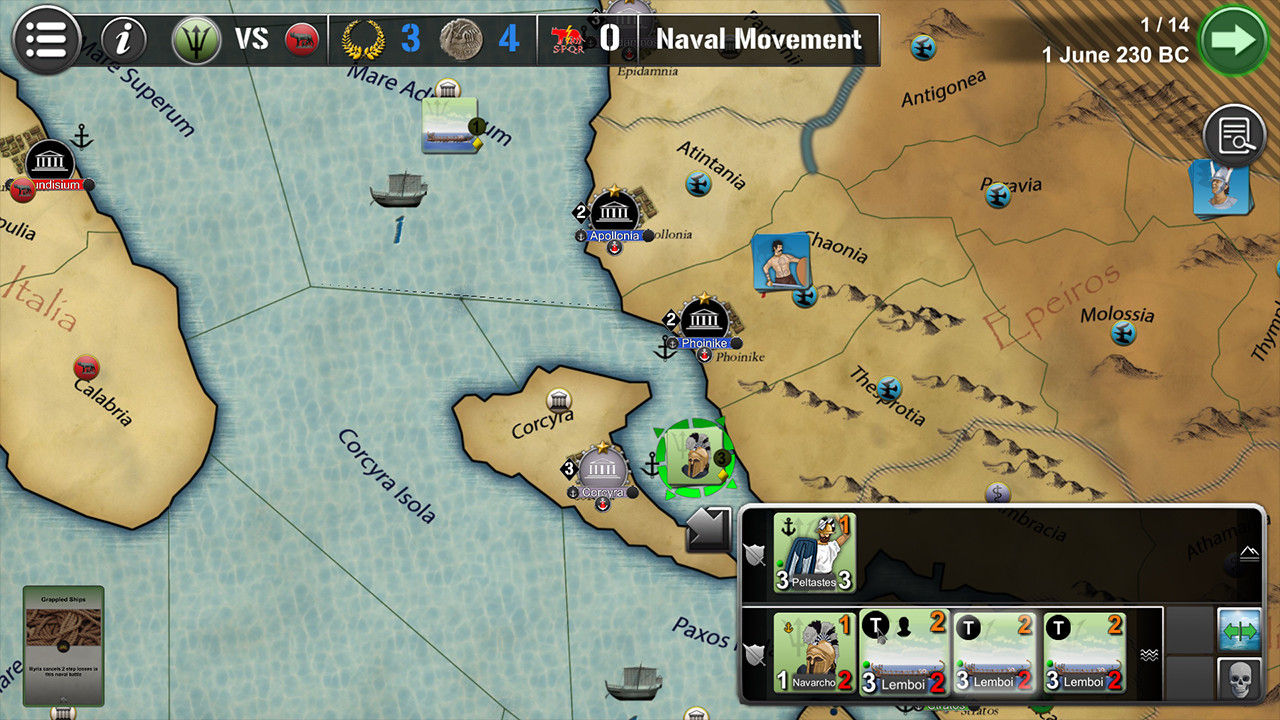
Task: Select the Brundisium city marker
Action: [49, 162]
